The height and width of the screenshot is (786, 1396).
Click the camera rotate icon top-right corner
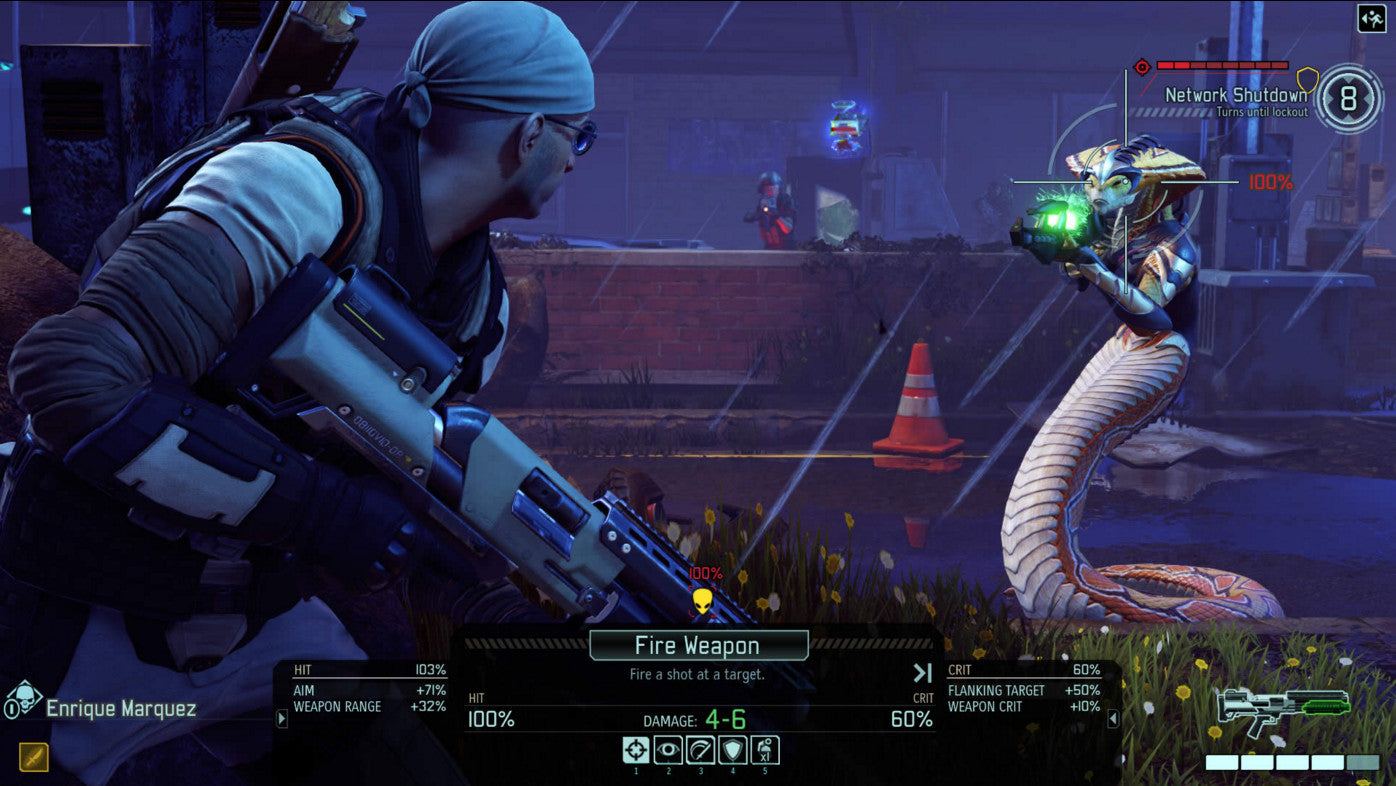point(1371,19)
